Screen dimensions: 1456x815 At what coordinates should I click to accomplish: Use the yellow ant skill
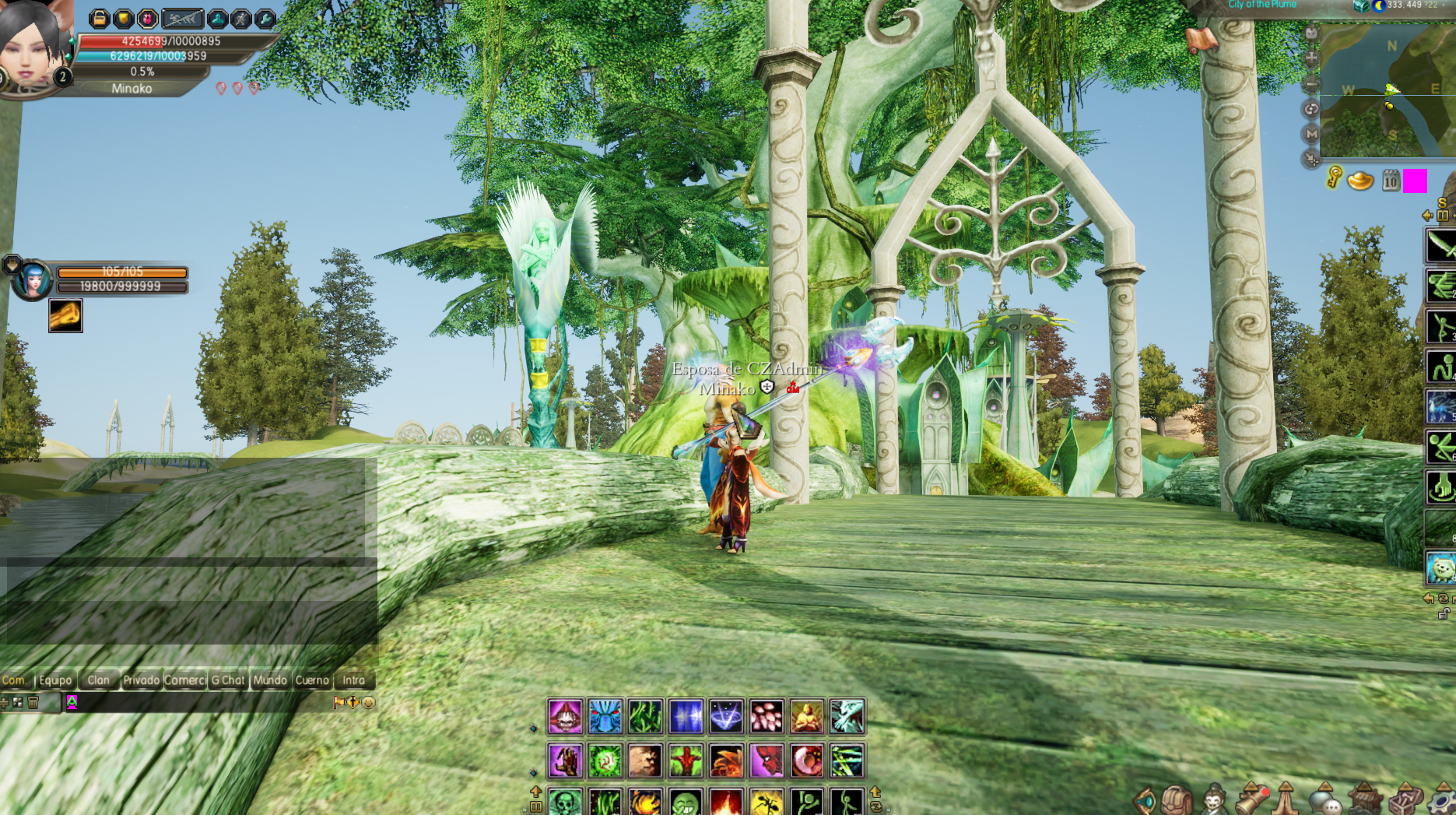766,802
